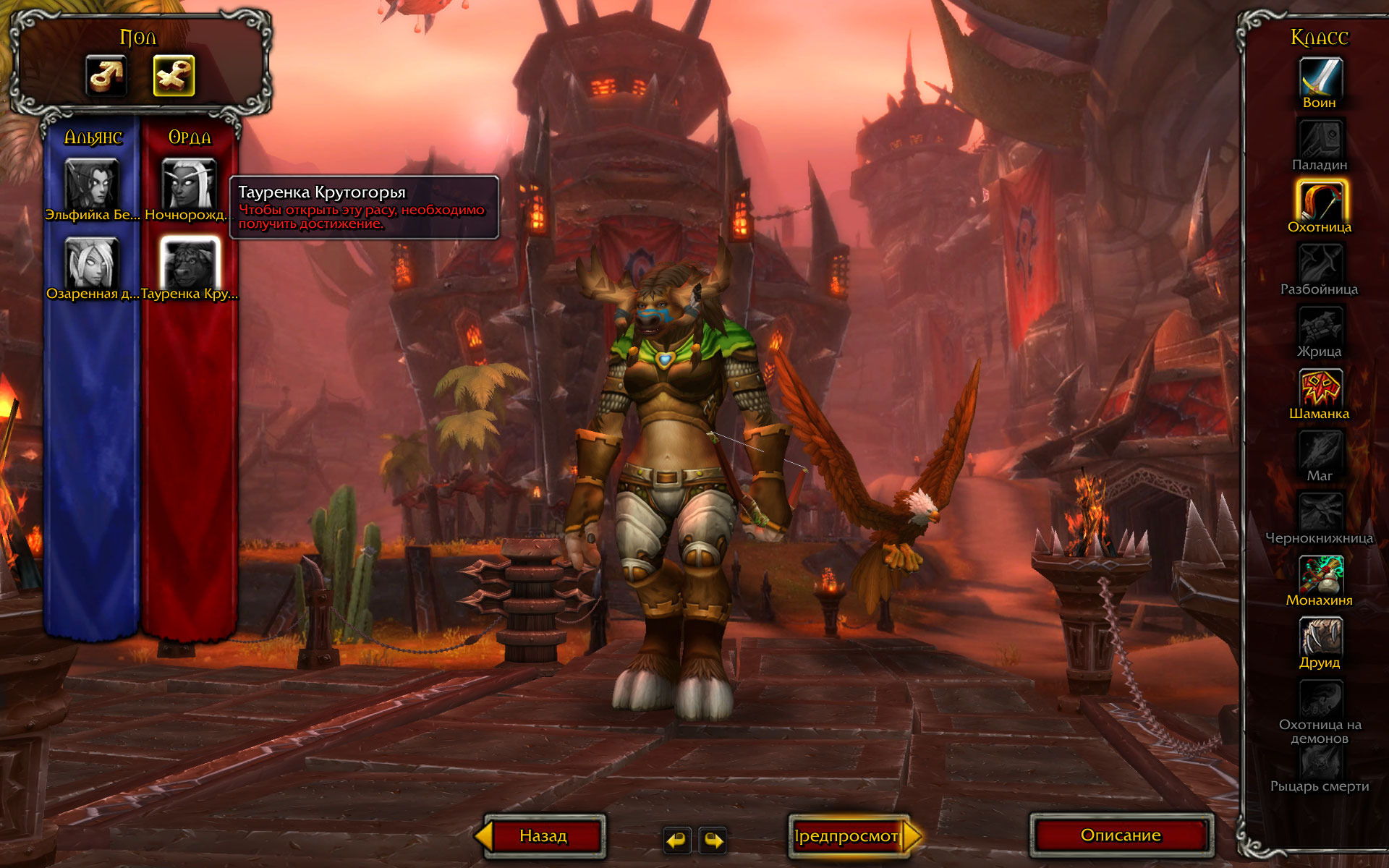Click the greyed-out Жрица class icon
The image size is (1389, 868).
[1320, 325]
